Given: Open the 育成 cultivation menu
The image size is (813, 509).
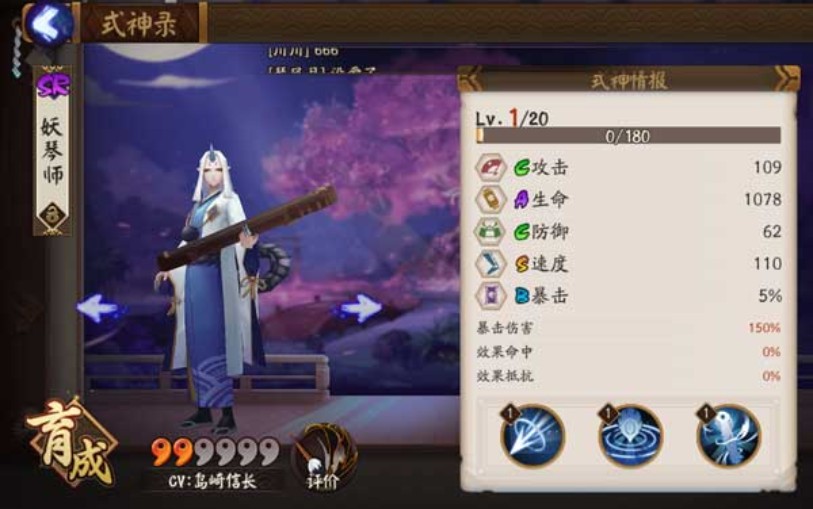Looking at the screenshot, I should tap(70, 444).
